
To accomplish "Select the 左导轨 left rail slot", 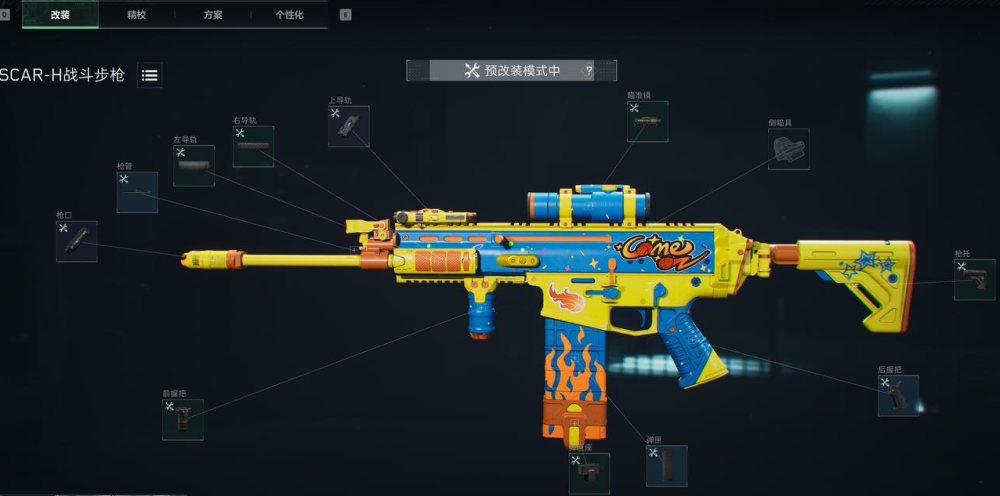I will pyautogui.click(x=194, y=166).
